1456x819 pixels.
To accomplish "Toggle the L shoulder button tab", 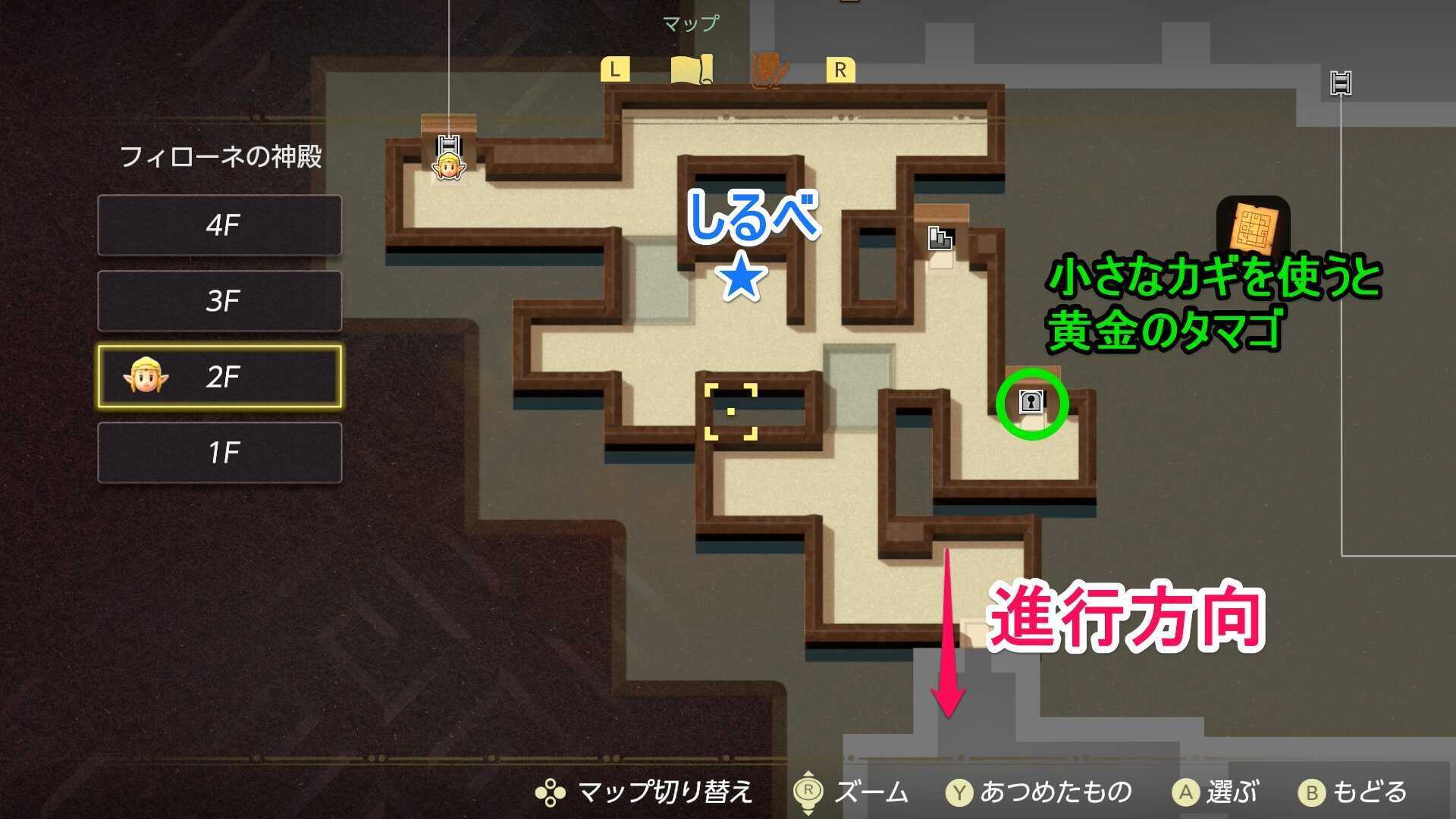I will click(616, 69).
